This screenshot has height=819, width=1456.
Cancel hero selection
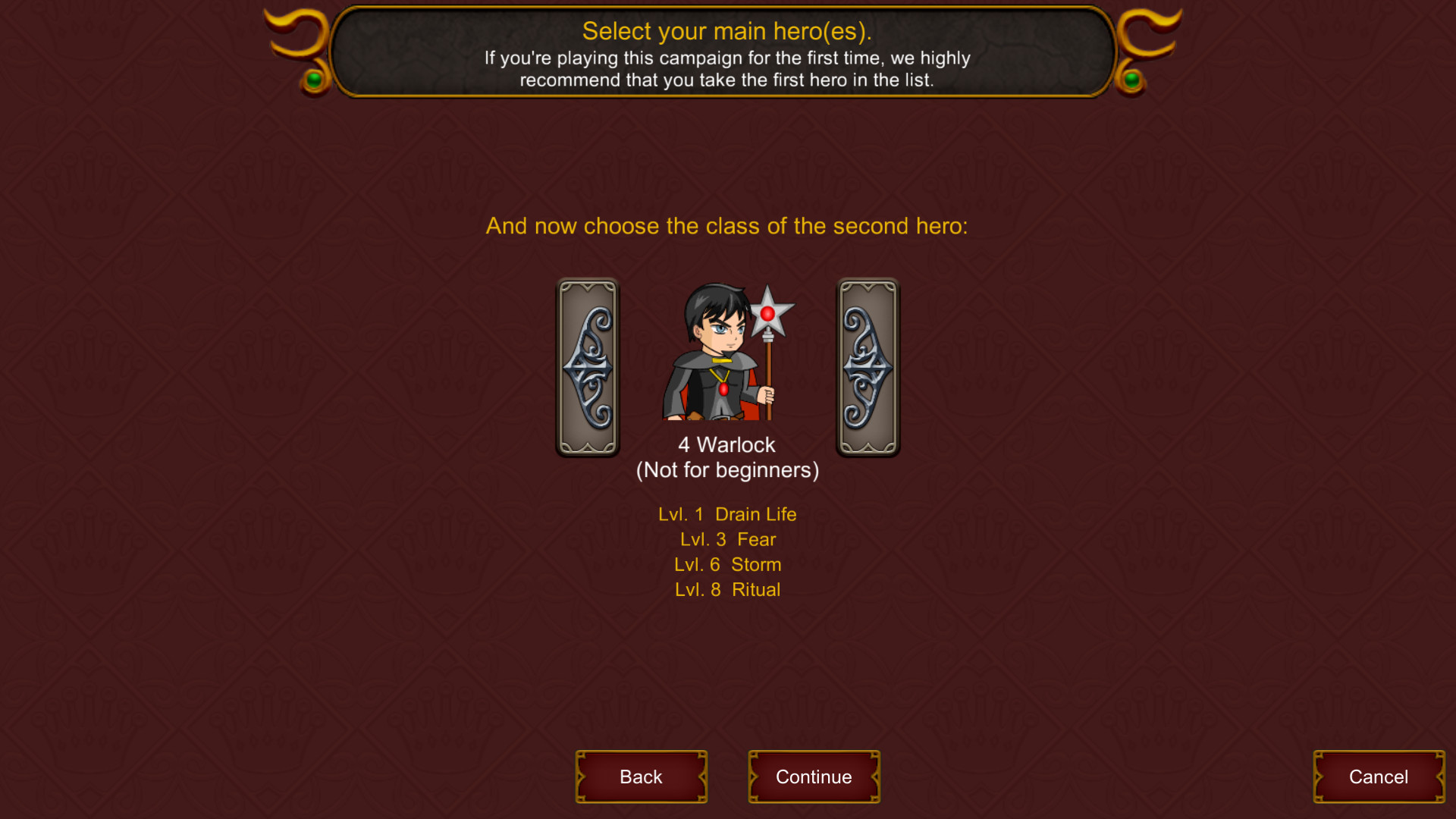1378,777
